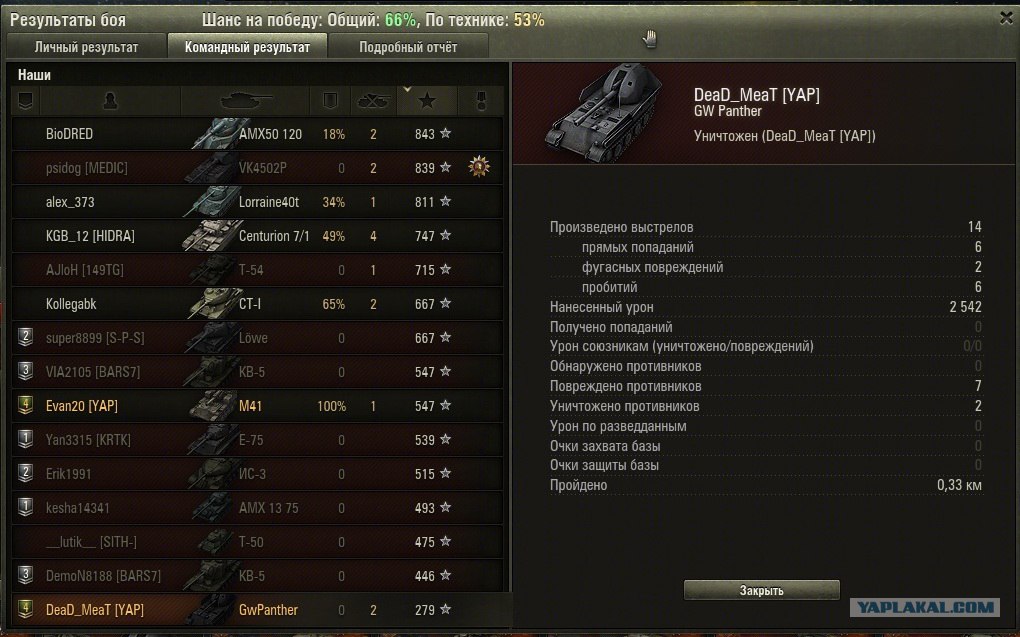1020x637 pixels.
Task: Select DeaD_MeaT [YAP] row in list
Action: click(258, 610)
